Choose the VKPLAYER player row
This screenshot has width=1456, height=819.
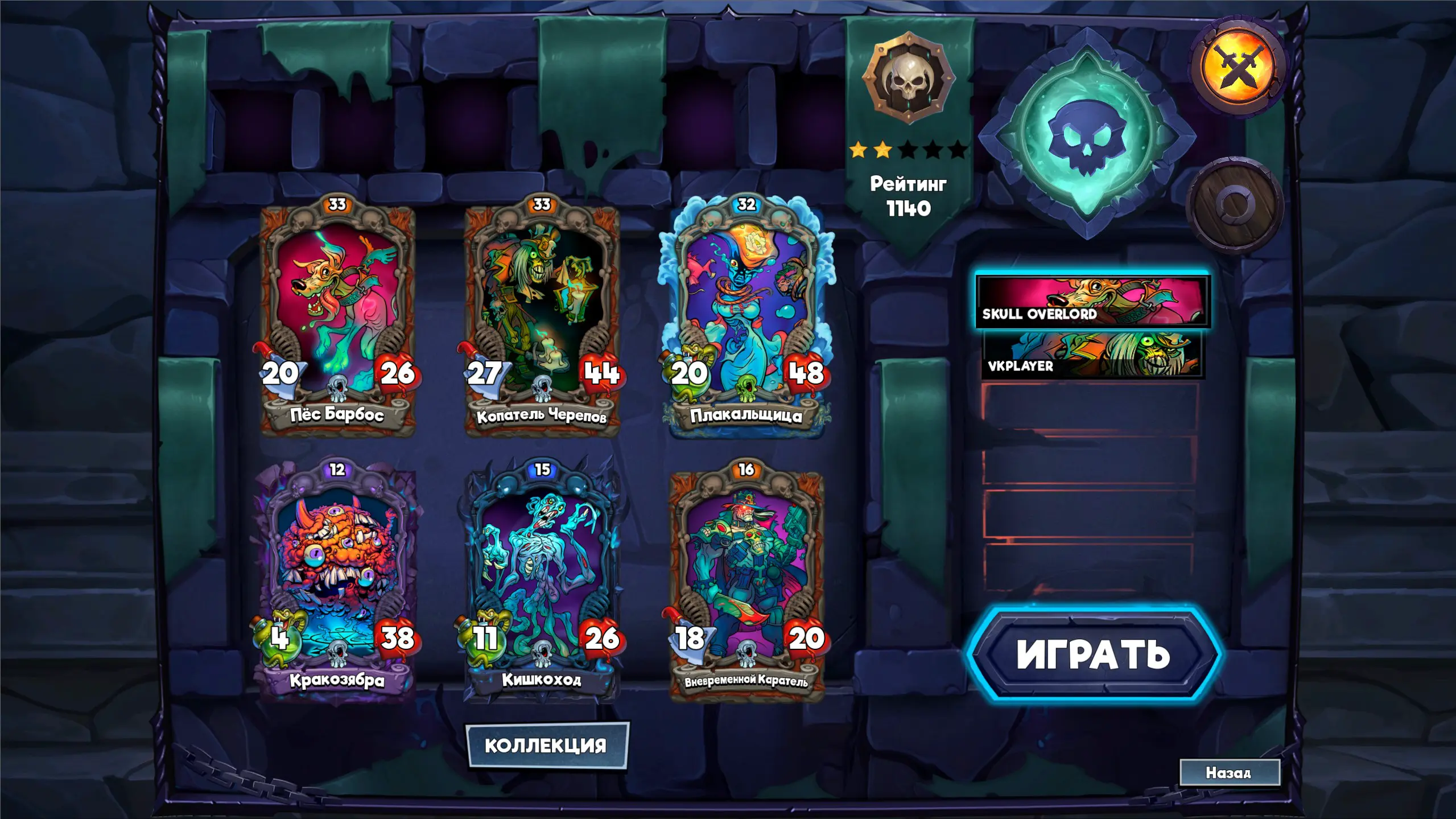pos(1092,355)
